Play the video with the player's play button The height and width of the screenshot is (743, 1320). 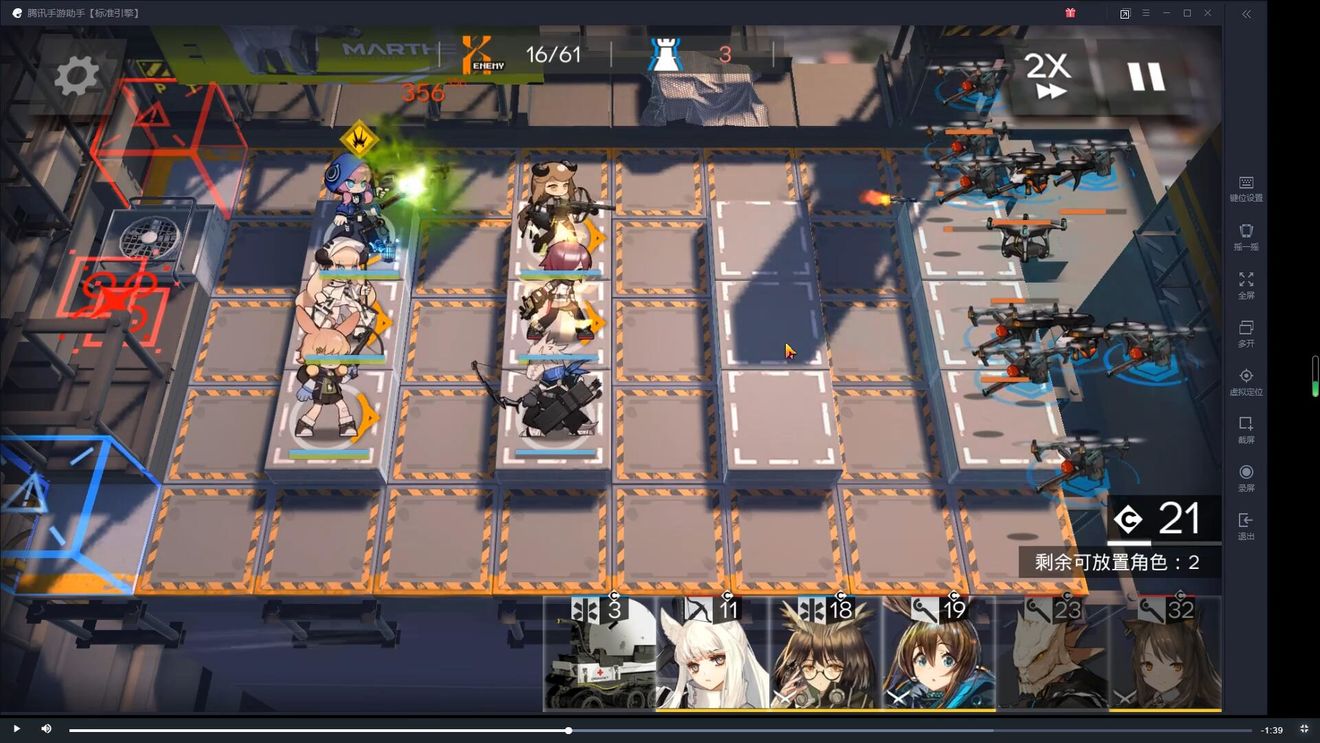(x=16, y=729)
